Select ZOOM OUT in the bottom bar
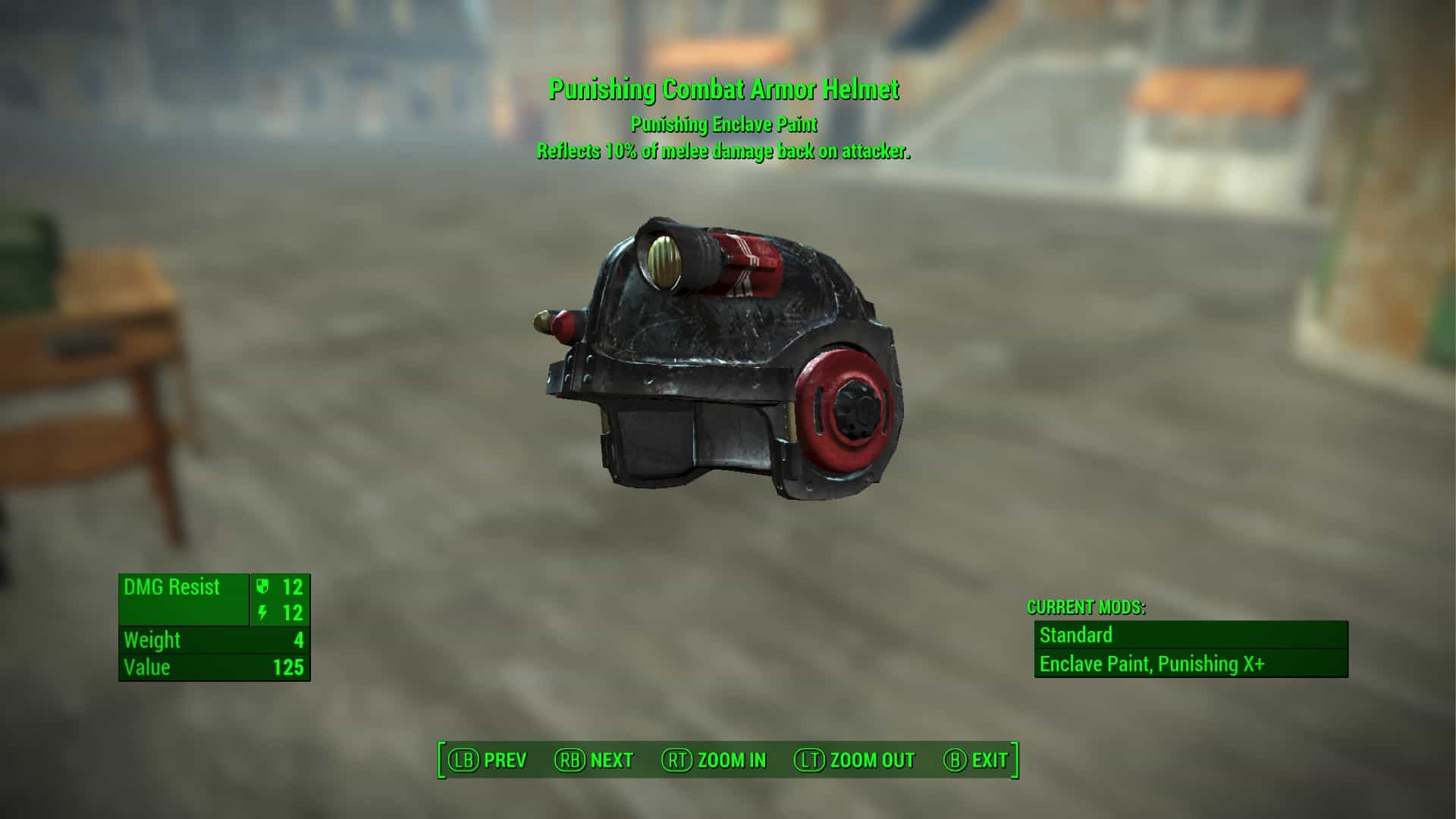This screenshot has width=1456, height=819. tap(855, 760)
